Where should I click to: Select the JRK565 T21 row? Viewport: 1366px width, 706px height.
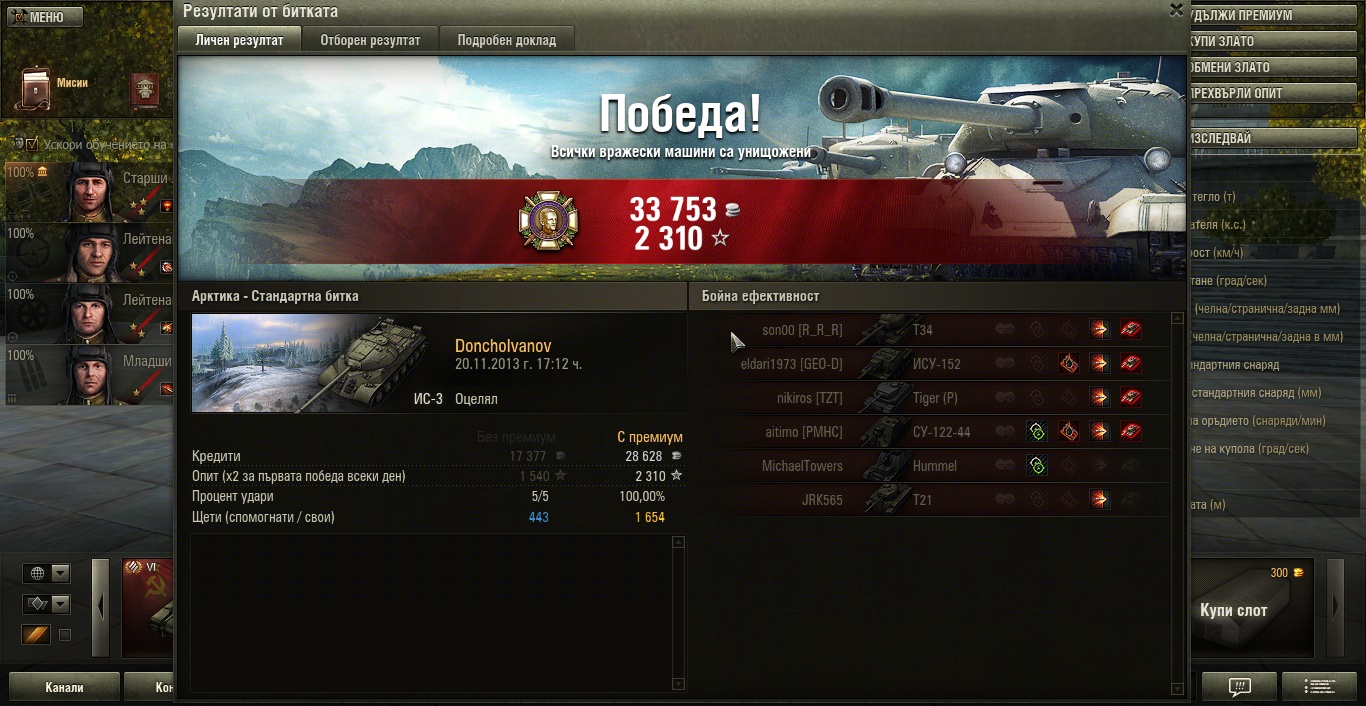tap(940, 500)
